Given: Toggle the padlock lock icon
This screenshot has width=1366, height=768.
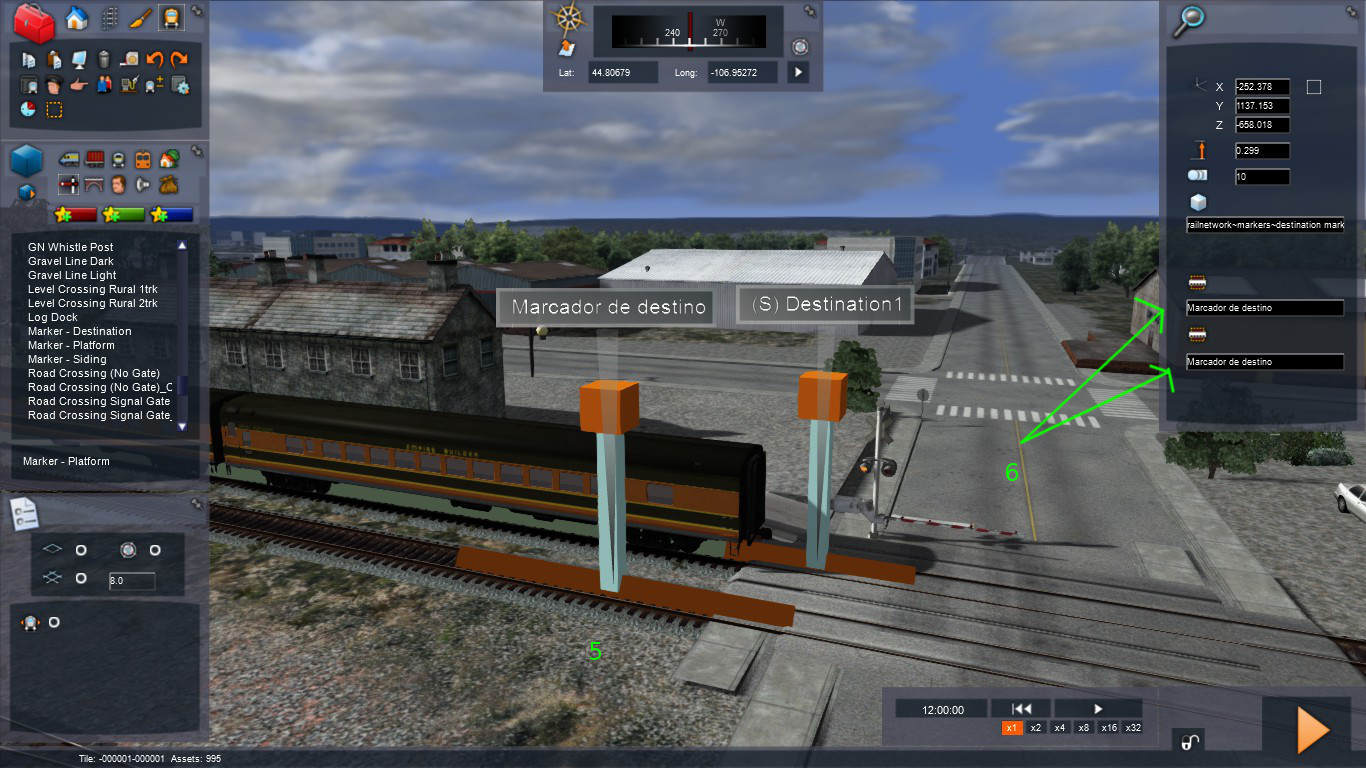Looking at the screenshot, I should point(1190,741).
